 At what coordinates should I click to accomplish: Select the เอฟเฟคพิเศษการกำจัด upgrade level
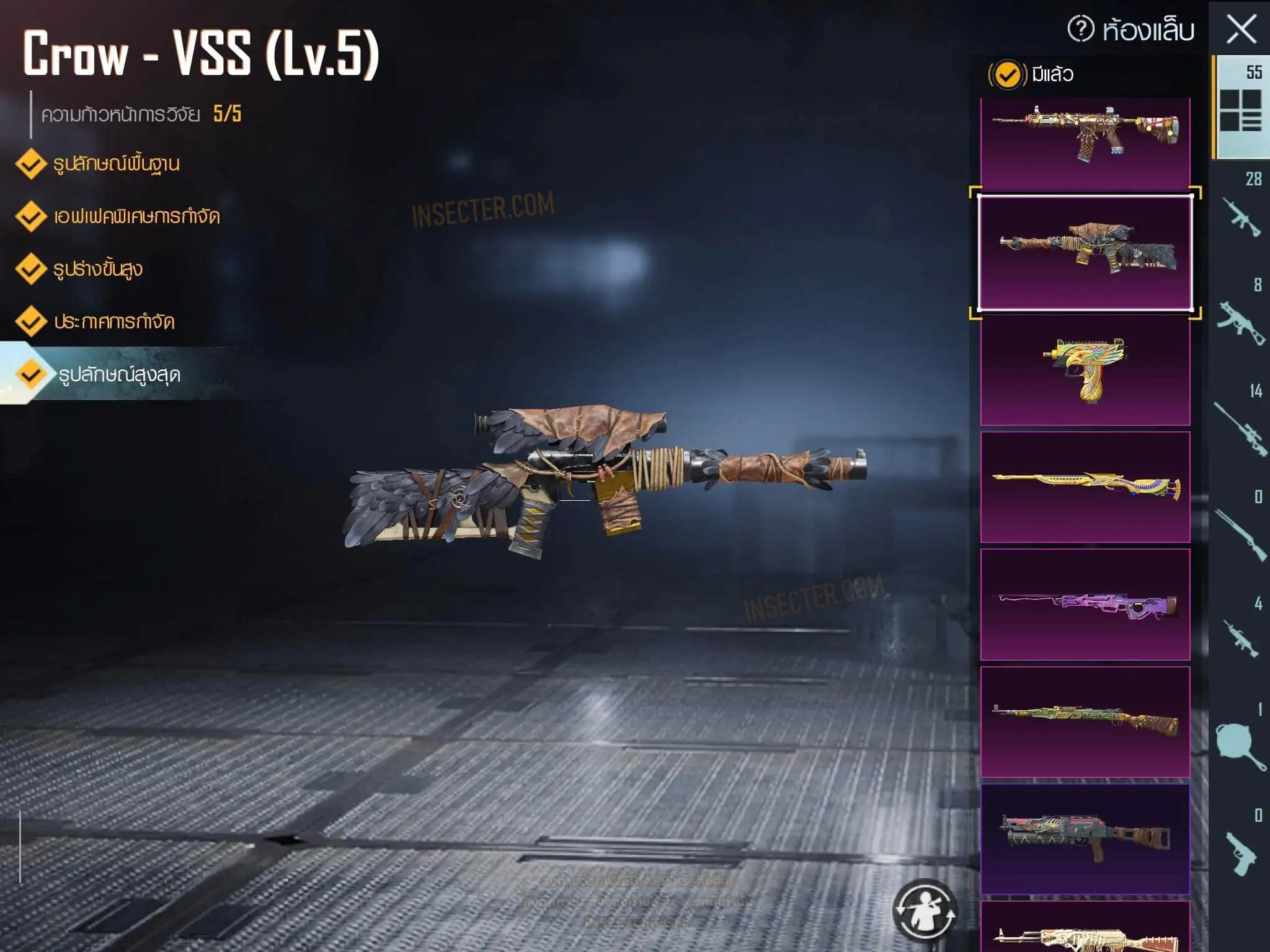click(x=136, y=217)
